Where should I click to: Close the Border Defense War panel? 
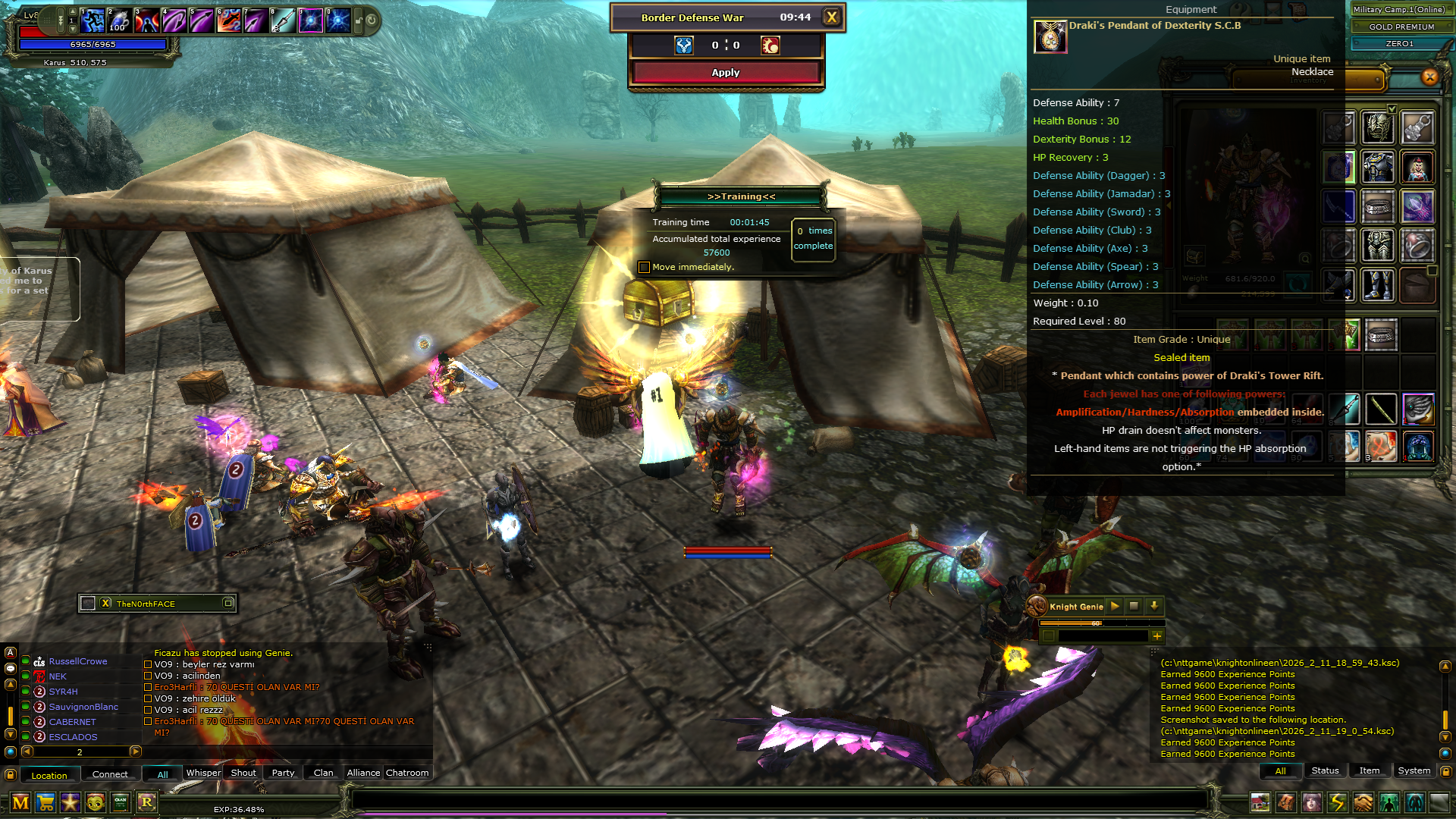(x=832, y=17)
